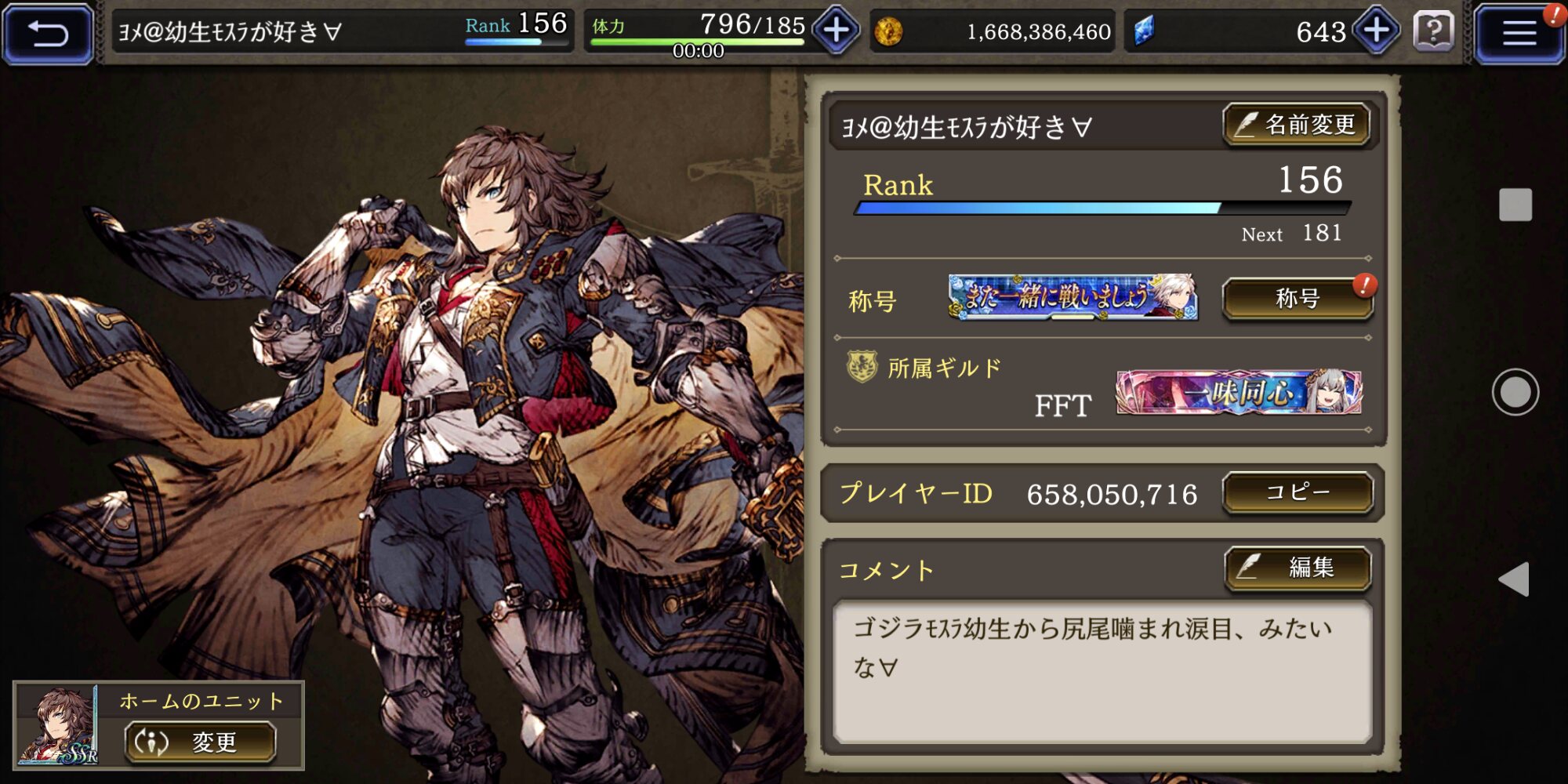Edit the comment with 編集 button
Viewport: 1568px width, 784px height.
1298,567
